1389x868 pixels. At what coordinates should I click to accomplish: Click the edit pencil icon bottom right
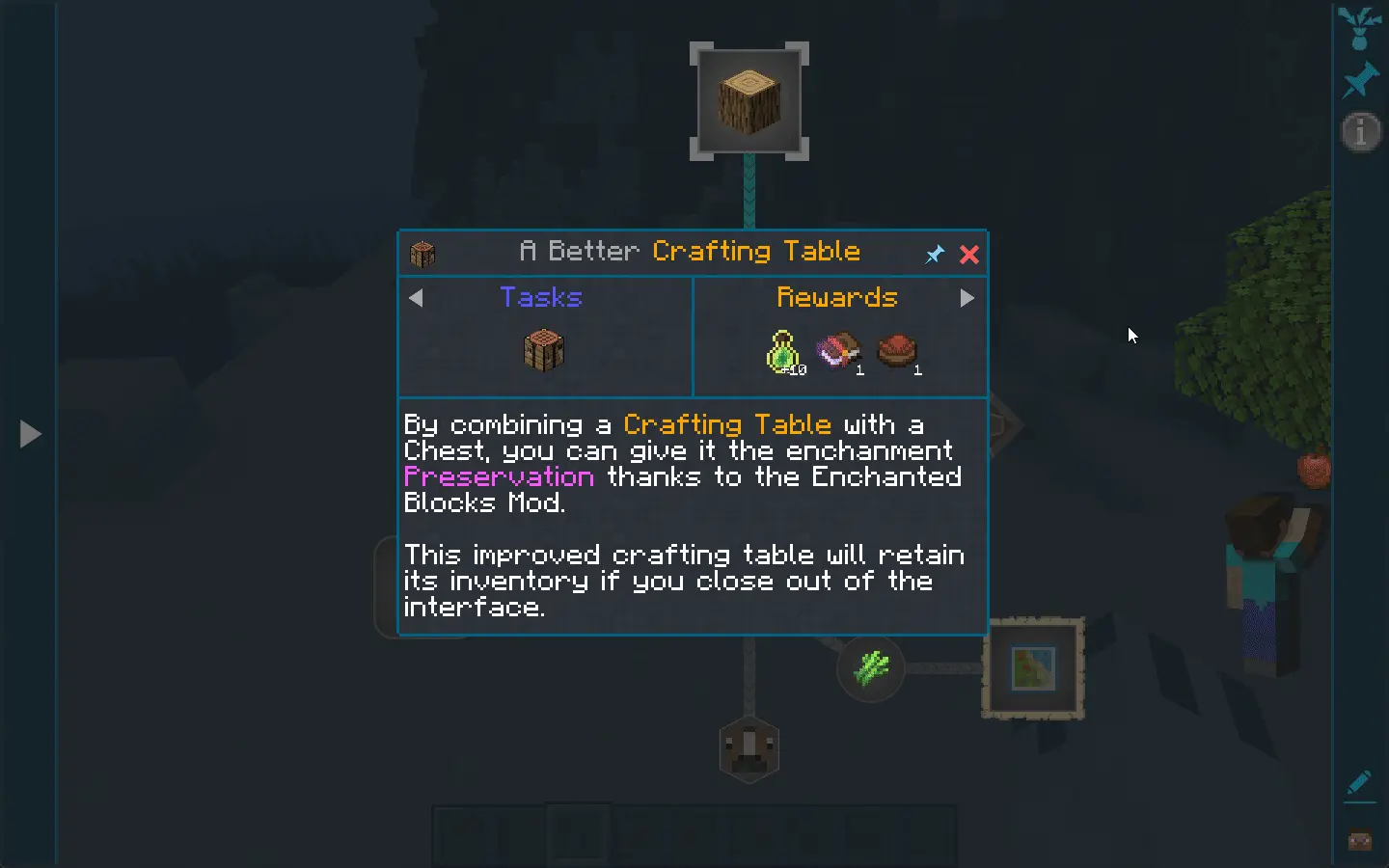pos(1360,782)
